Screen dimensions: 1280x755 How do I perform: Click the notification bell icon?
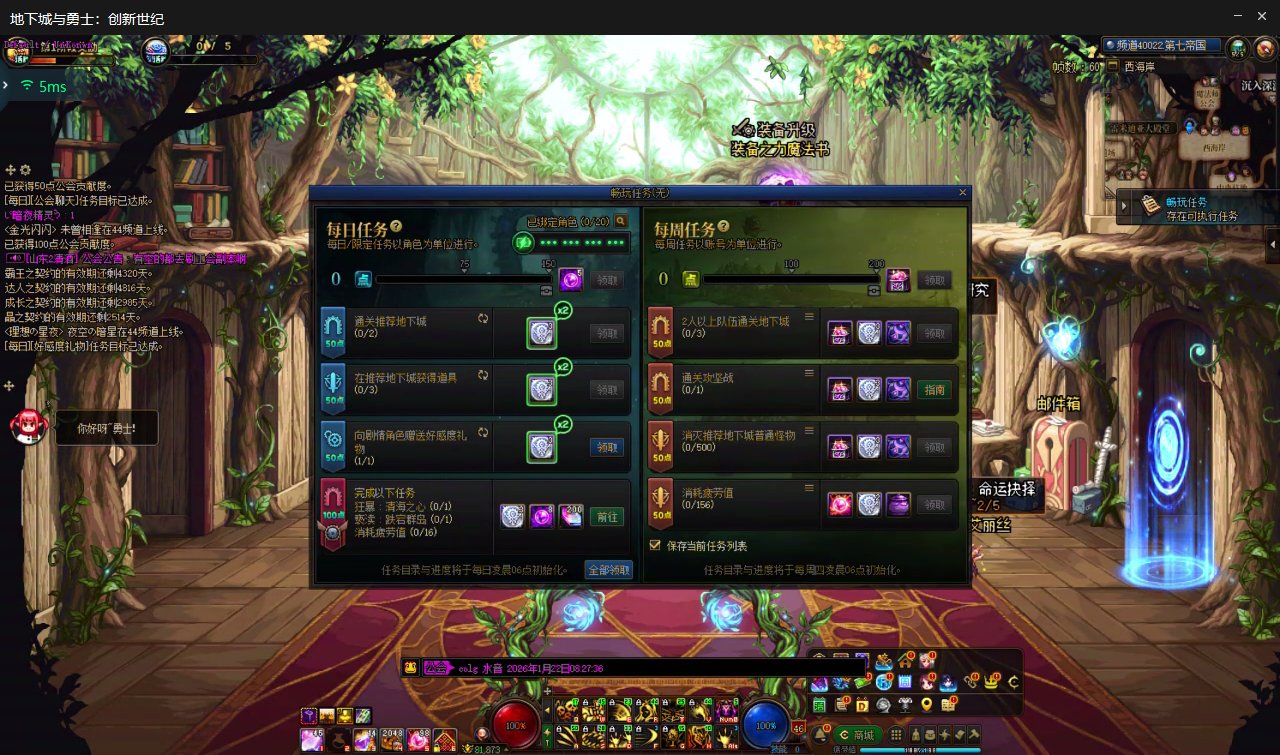pos(820,734)
